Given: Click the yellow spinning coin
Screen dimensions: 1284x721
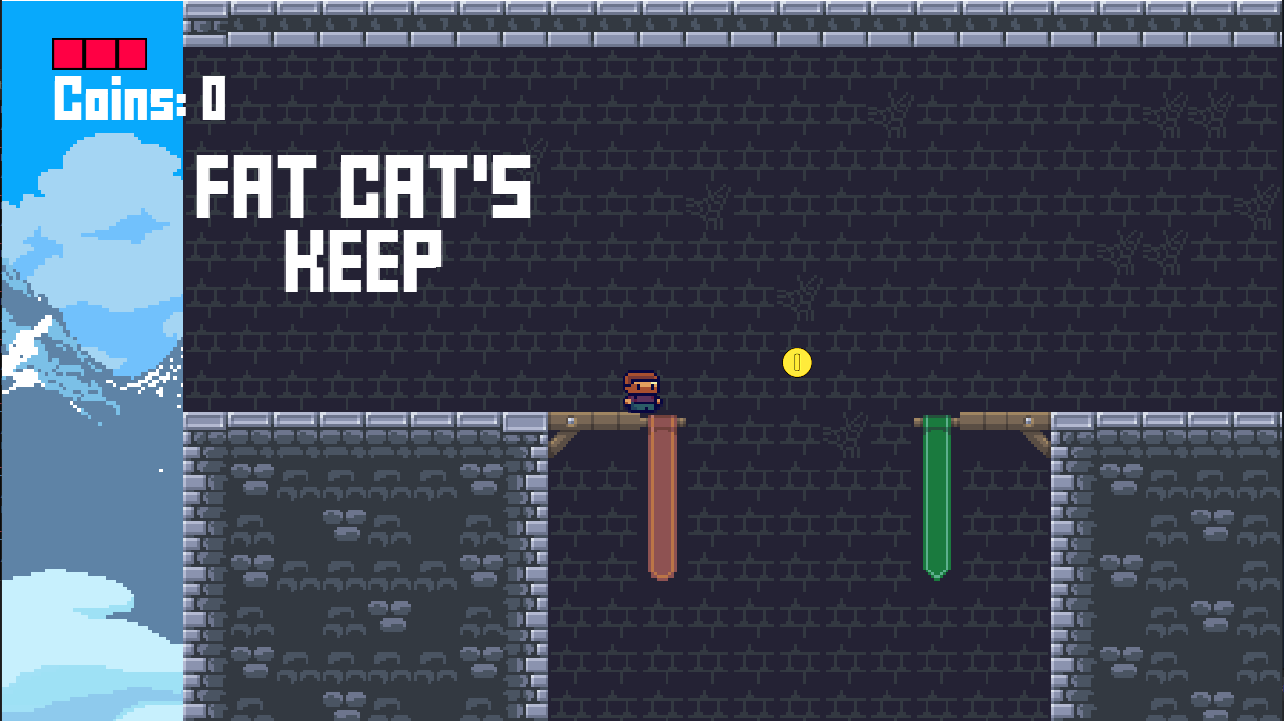Looking at the screenshot, I should 796,363.
